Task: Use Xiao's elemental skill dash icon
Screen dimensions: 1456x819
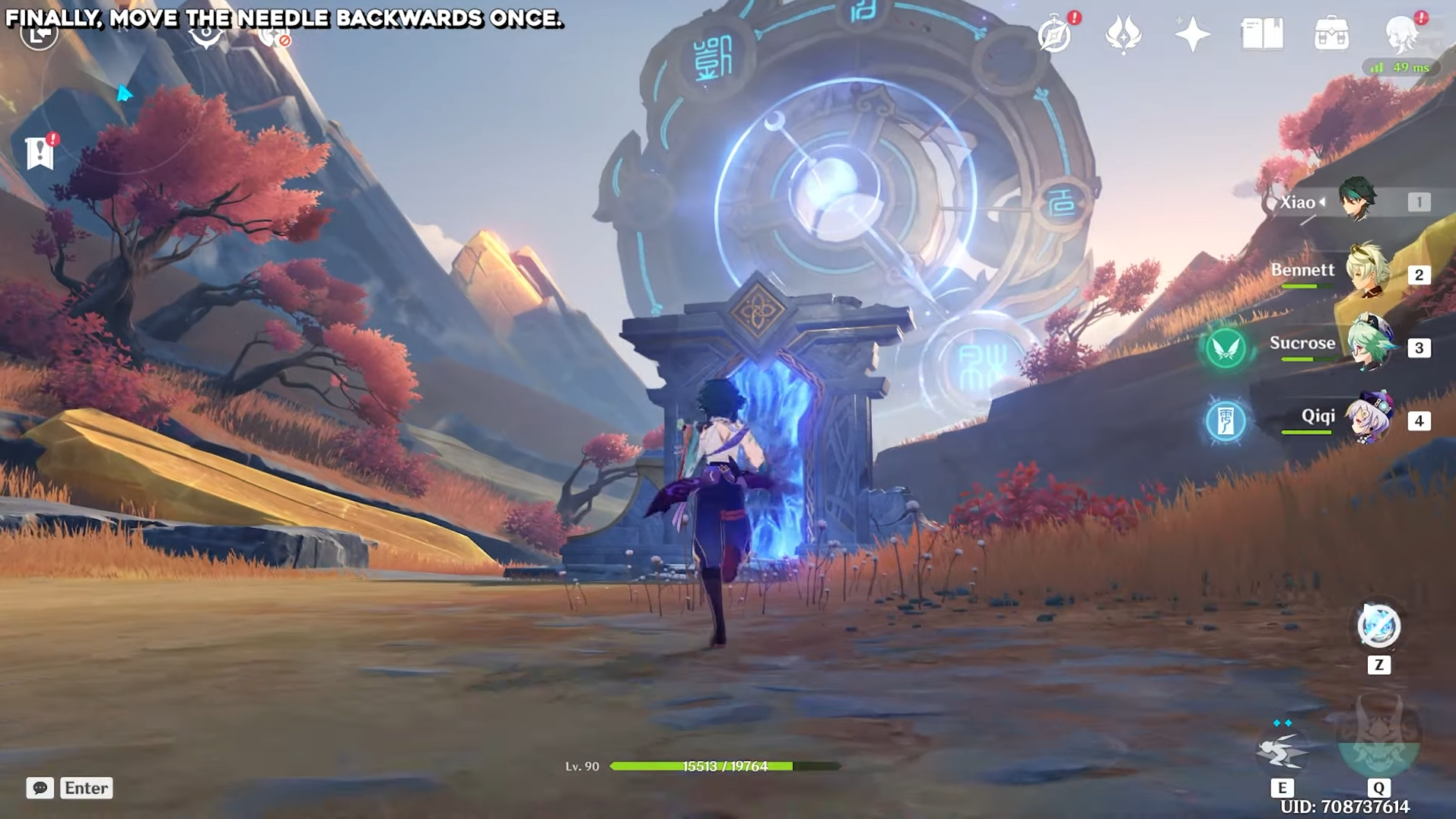Action: [x=1282, y=751]
